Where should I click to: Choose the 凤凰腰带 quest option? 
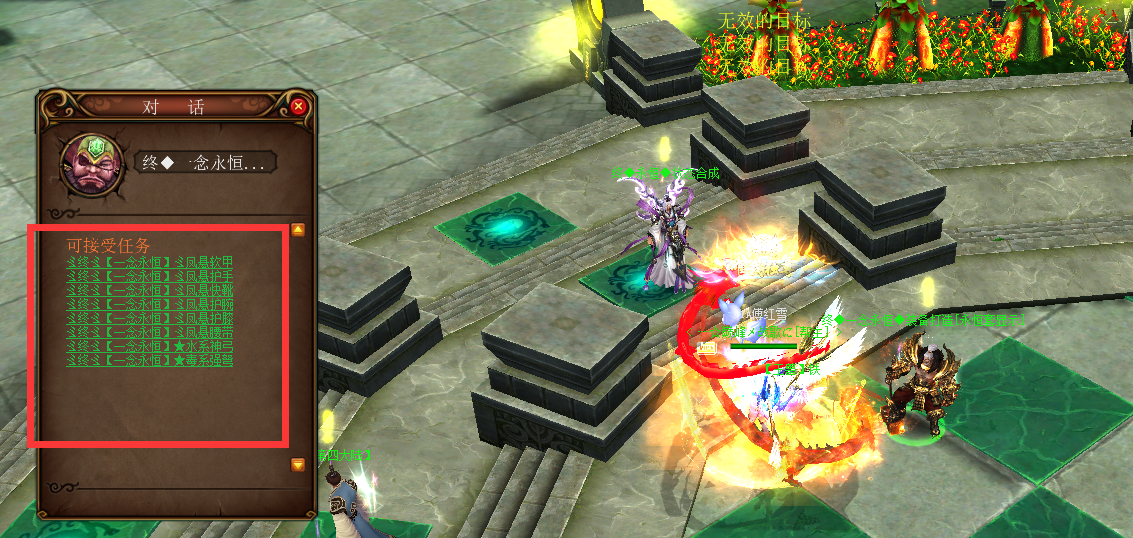pos(149,332)
